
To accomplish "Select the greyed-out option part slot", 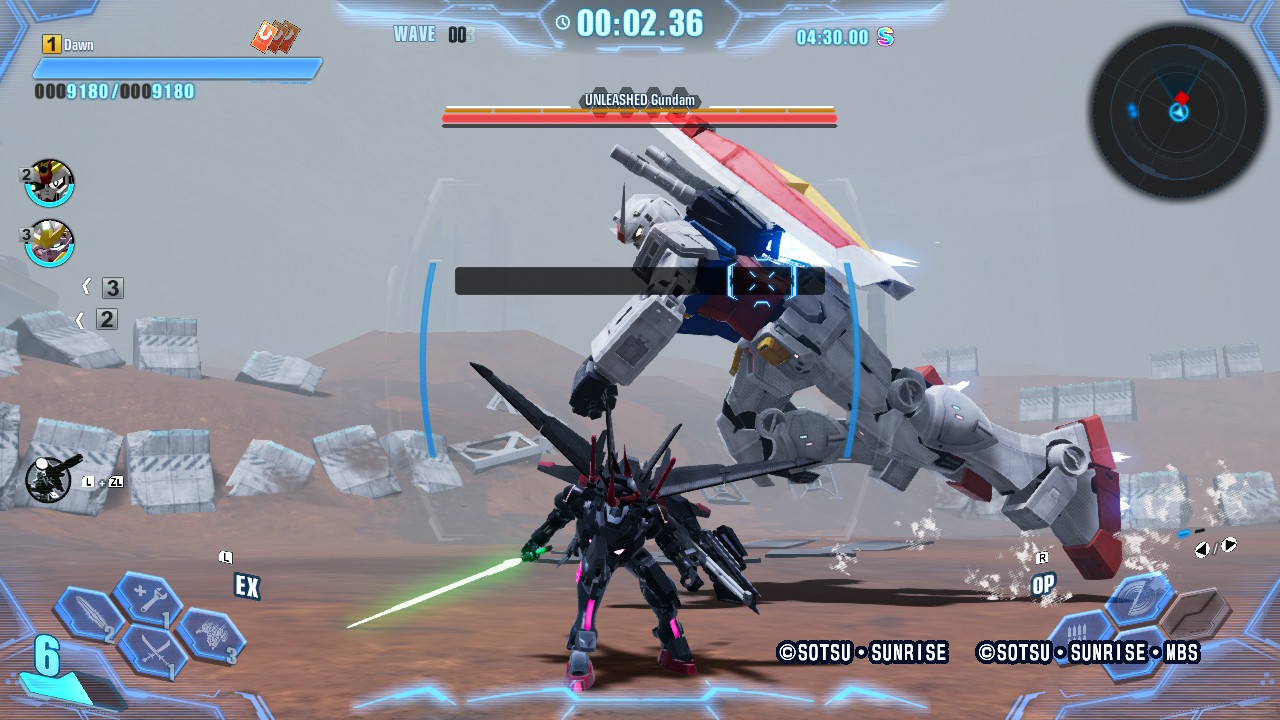I will [1195, 612].
